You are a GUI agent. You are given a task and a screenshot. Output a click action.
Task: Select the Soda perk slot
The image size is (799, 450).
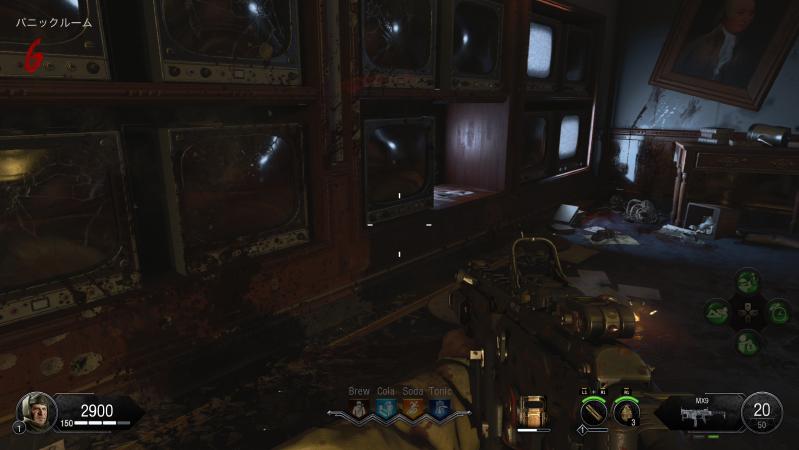pyautogui.click(x=411, y=408)
